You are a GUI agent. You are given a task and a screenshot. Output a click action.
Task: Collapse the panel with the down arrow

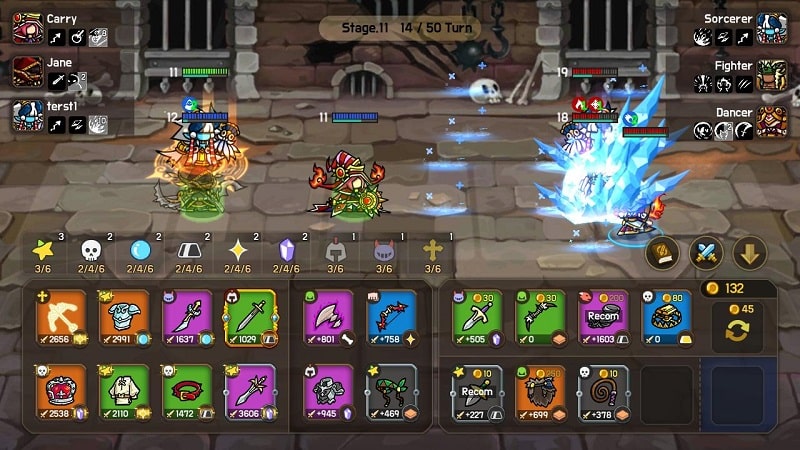[x=749, y=253]
